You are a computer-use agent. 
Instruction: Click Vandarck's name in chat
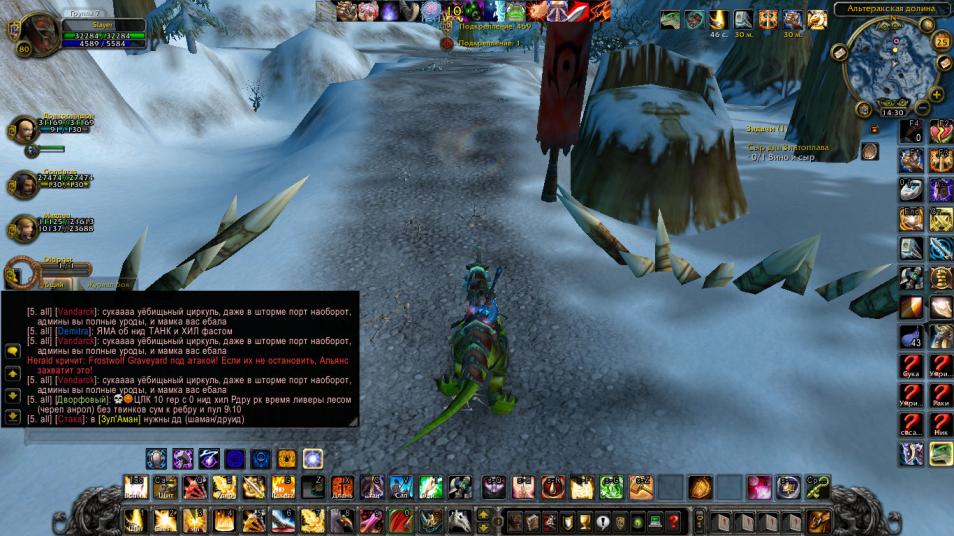pos(75,312)
